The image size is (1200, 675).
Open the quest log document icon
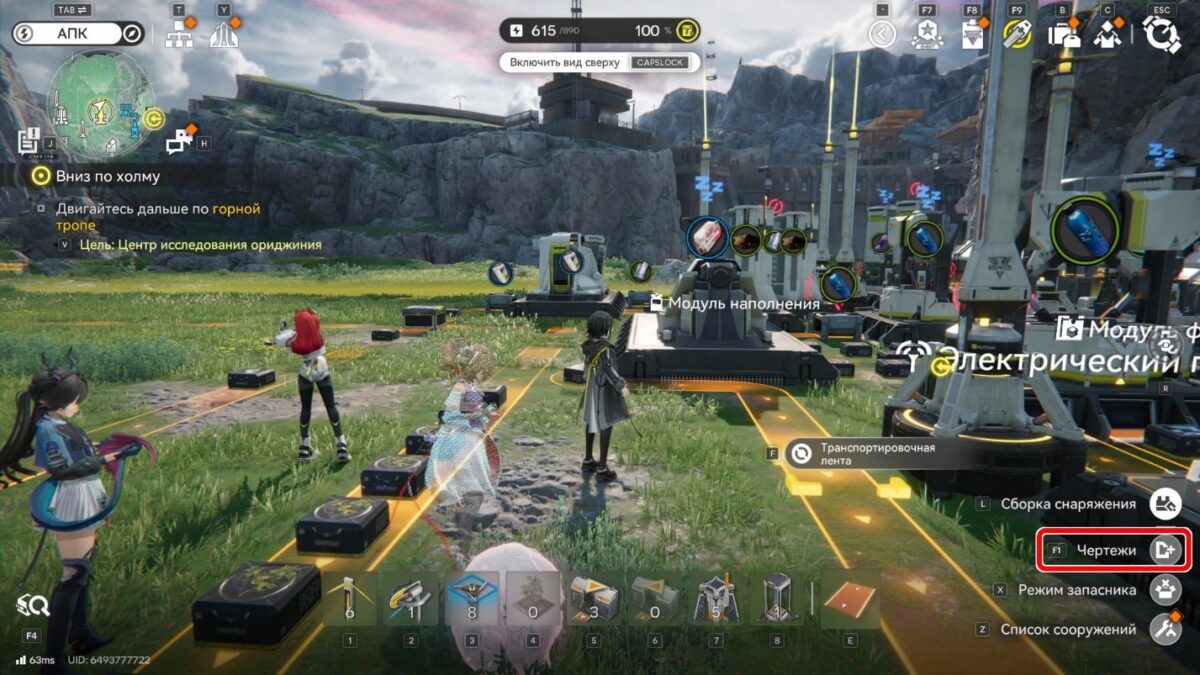28,141
